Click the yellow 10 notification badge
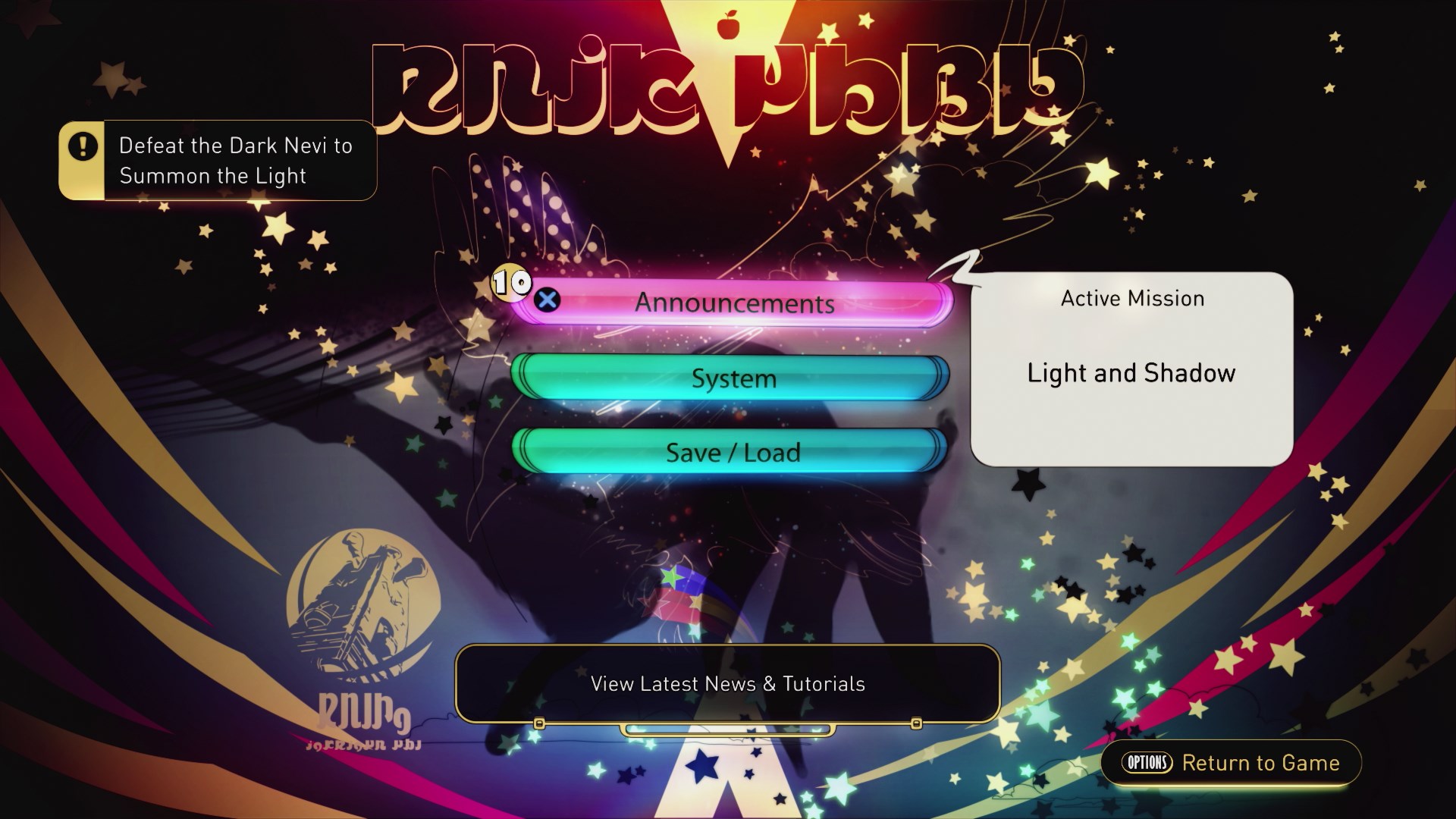 (511, 283)
